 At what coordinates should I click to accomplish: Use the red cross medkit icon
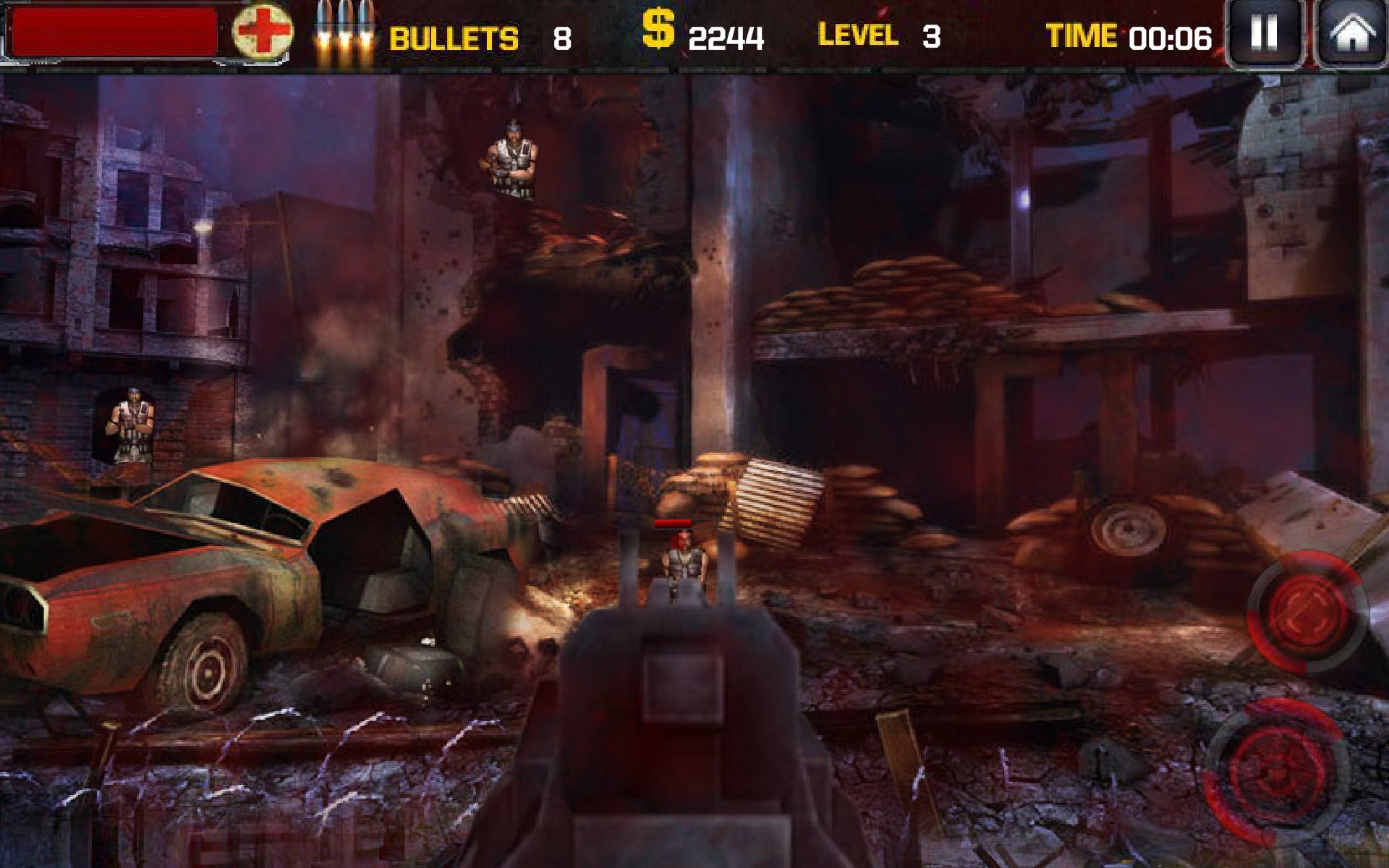tap(263, 33)
